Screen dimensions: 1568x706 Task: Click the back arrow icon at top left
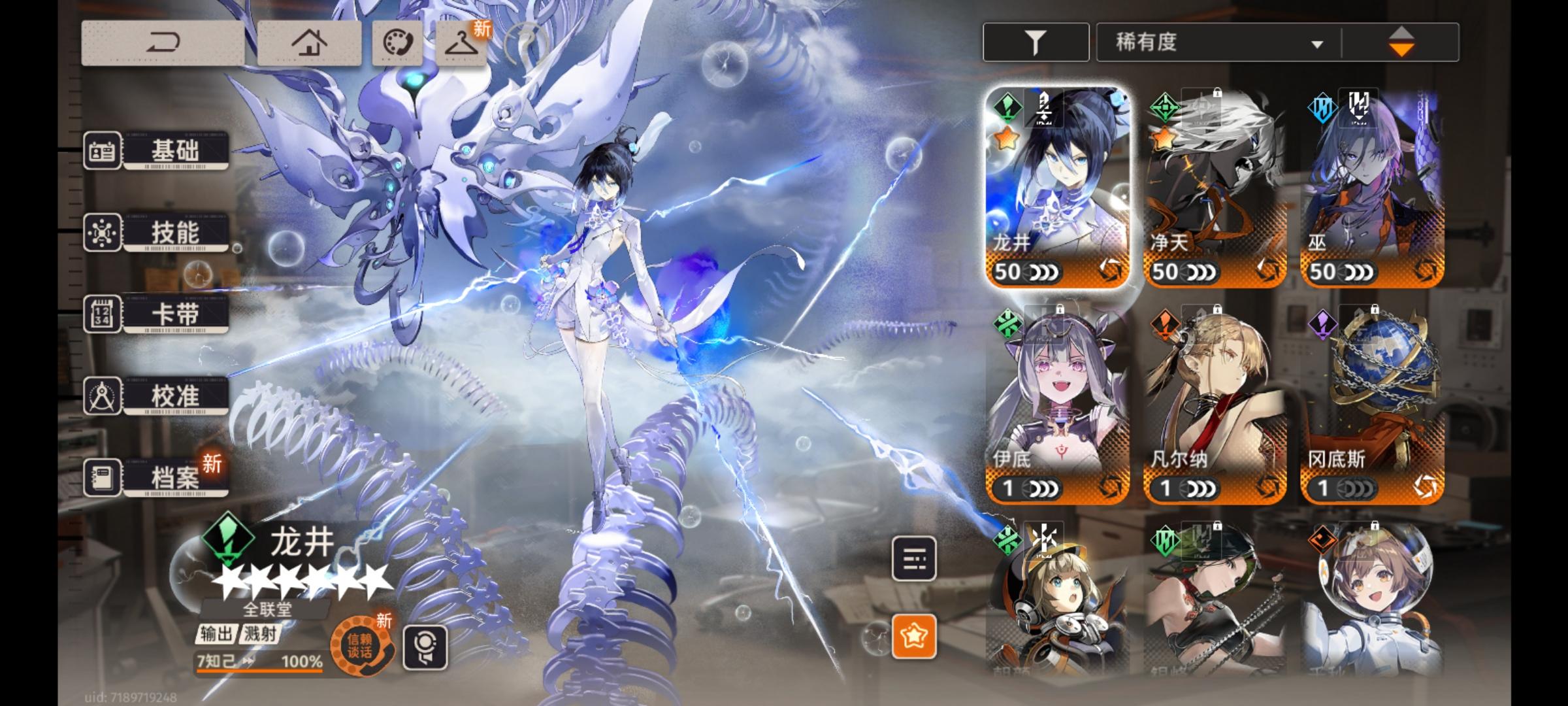coord(163,41)
